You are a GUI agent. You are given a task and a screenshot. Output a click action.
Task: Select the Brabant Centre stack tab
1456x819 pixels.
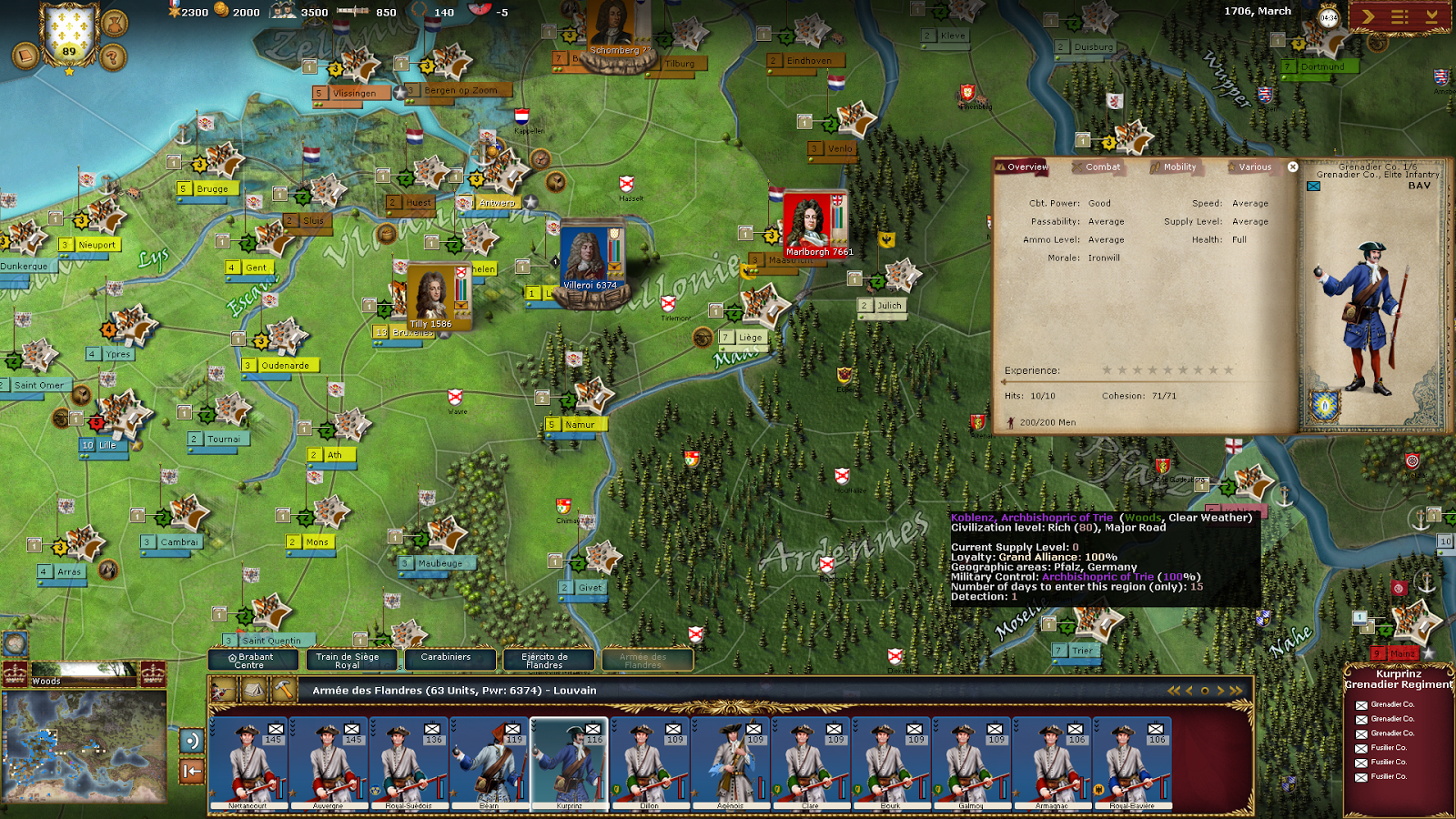pyautogui.click(x=252, y=661)
